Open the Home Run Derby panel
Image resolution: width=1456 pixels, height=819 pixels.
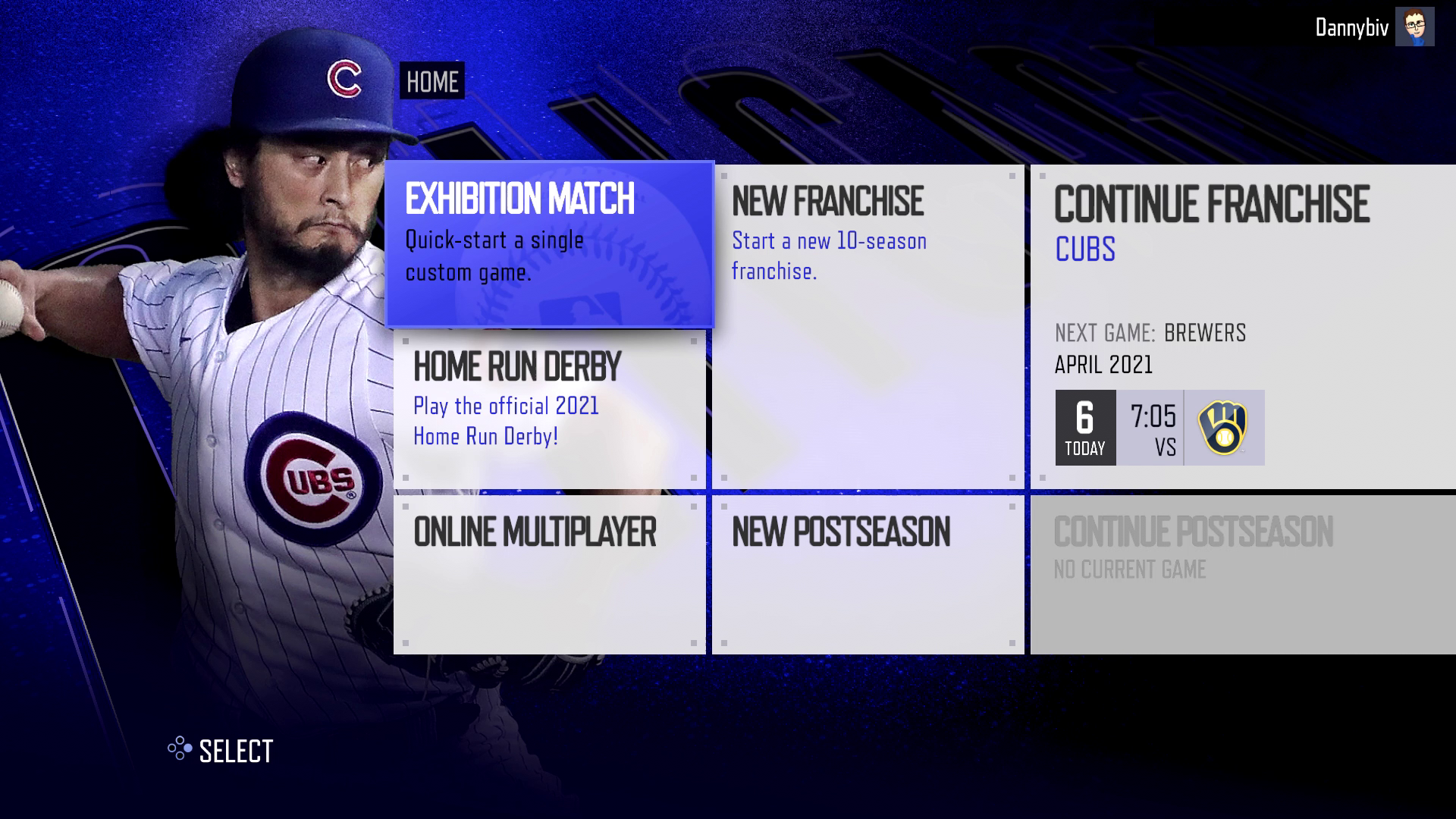[550, 409]
